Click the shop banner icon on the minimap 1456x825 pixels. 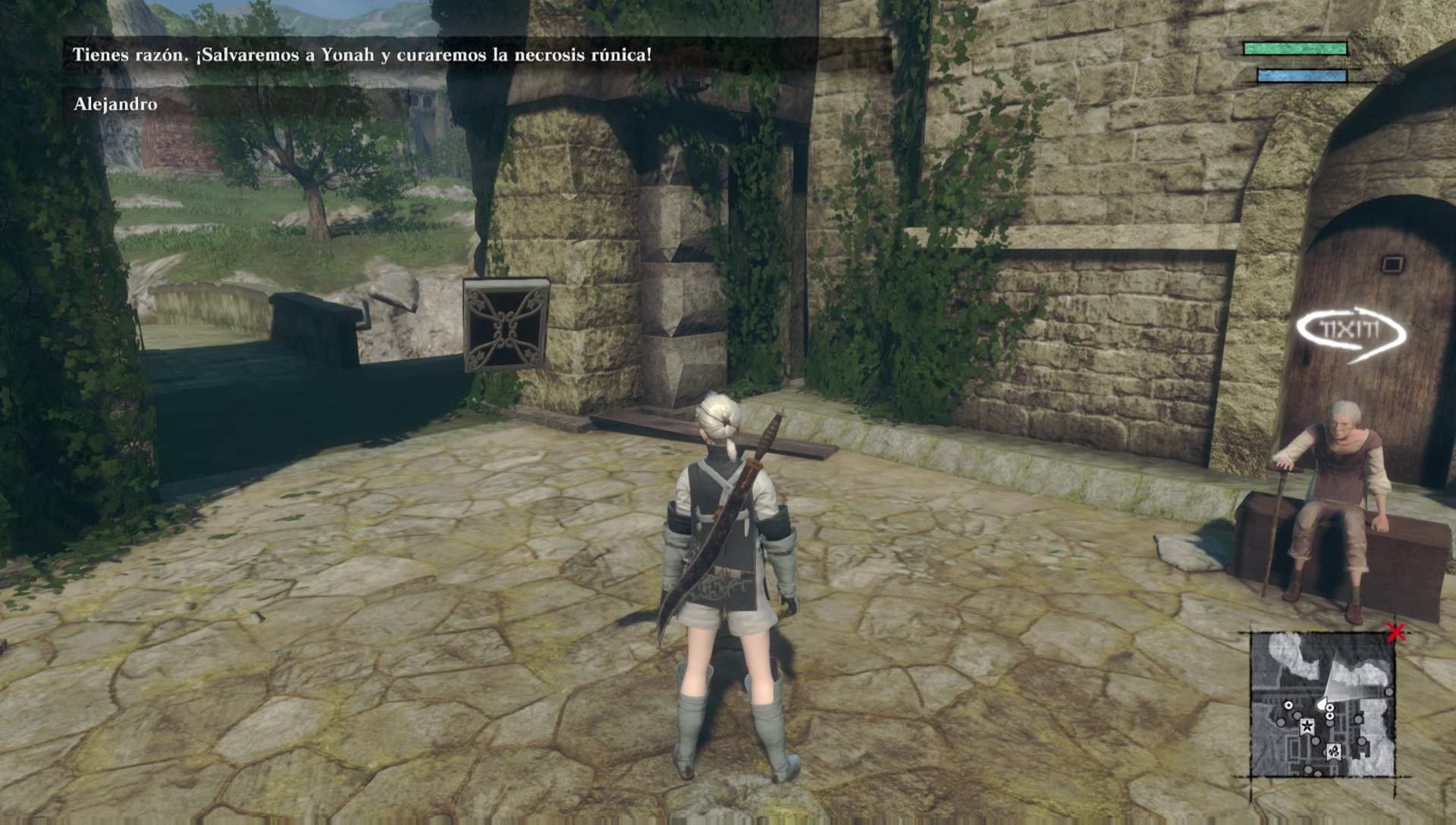click(x=1332, y=751)
